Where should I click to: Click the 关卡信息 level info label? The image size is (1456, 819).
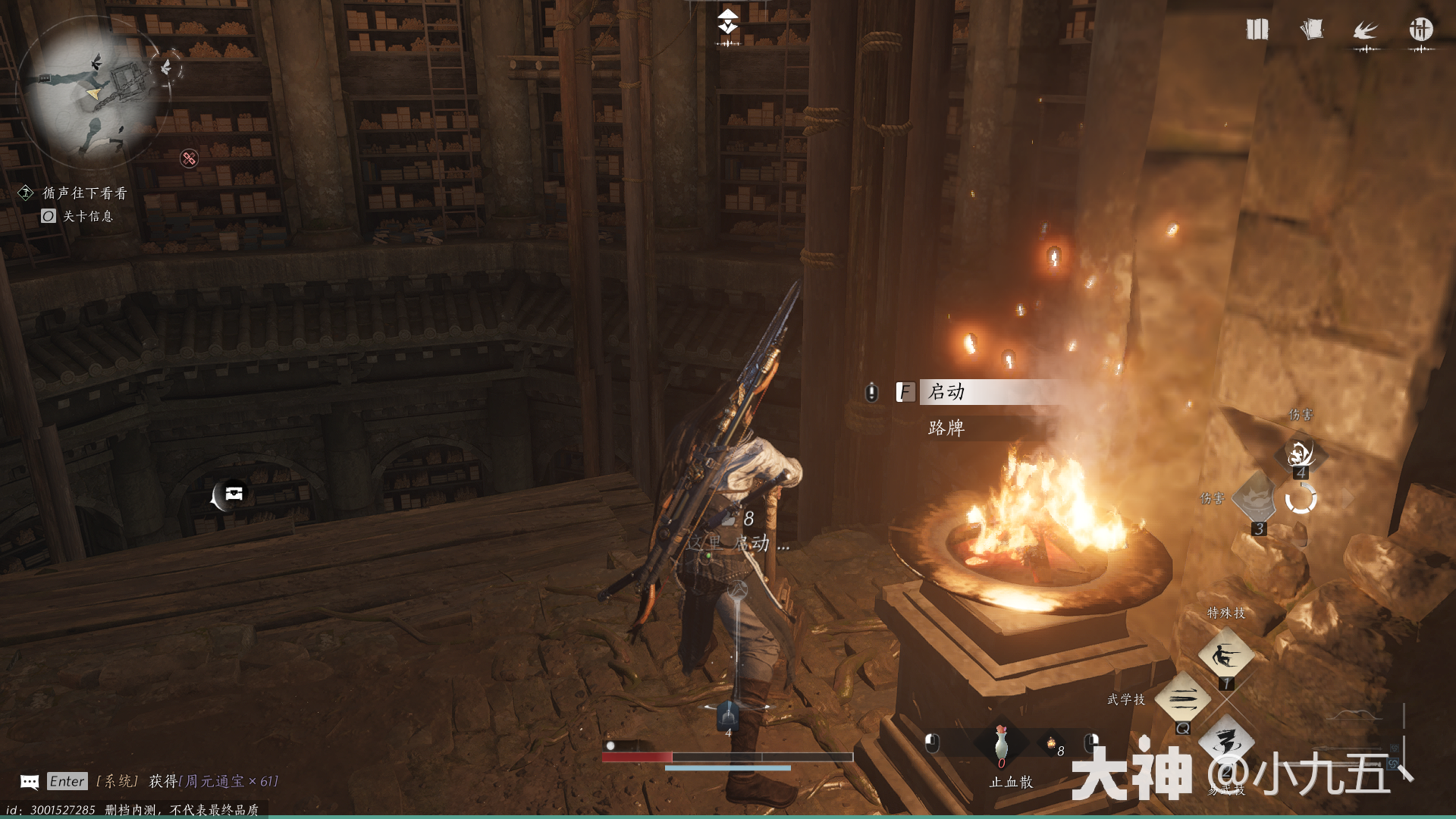click(87, 216)
